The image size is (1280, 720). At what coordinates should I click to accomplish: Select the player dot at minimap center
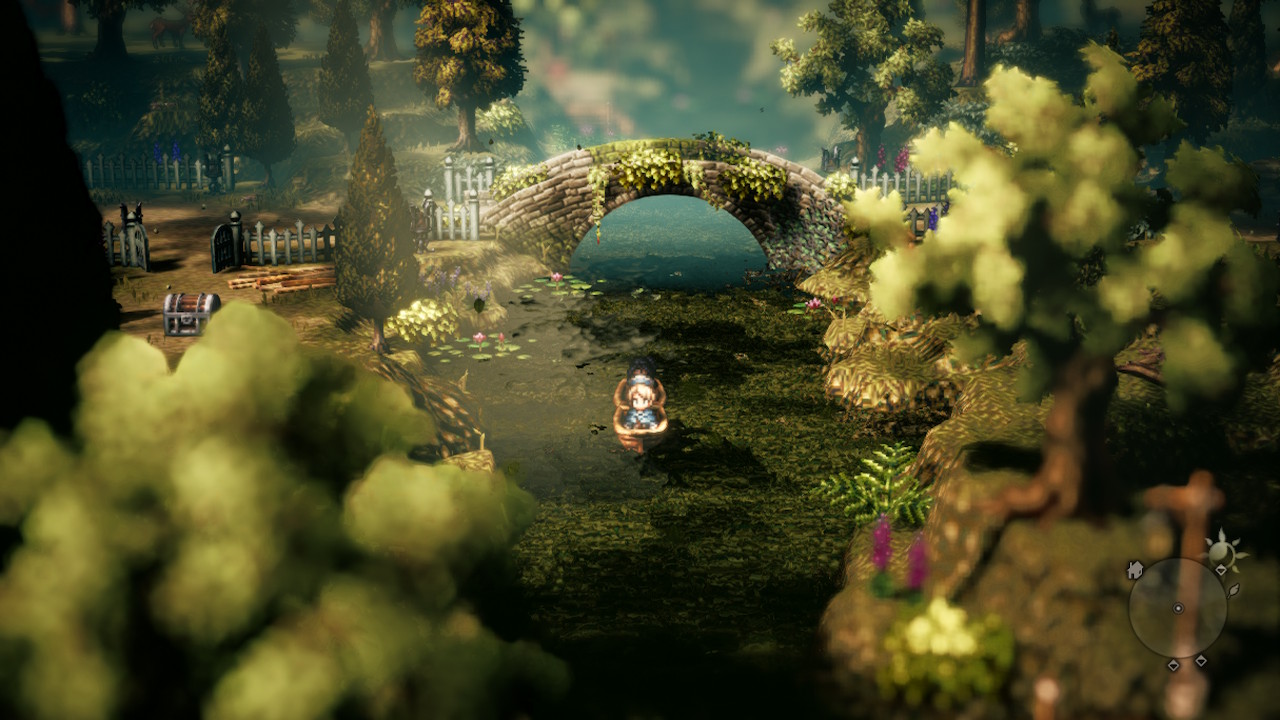pos(1178,608)
